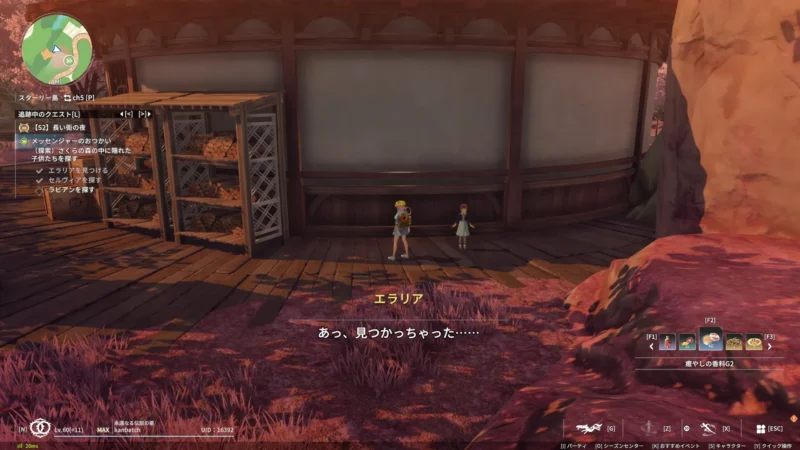Use the highlighted 癒やしの香料G2 item
Screen dimensions: 800x450
pos(711,340)
